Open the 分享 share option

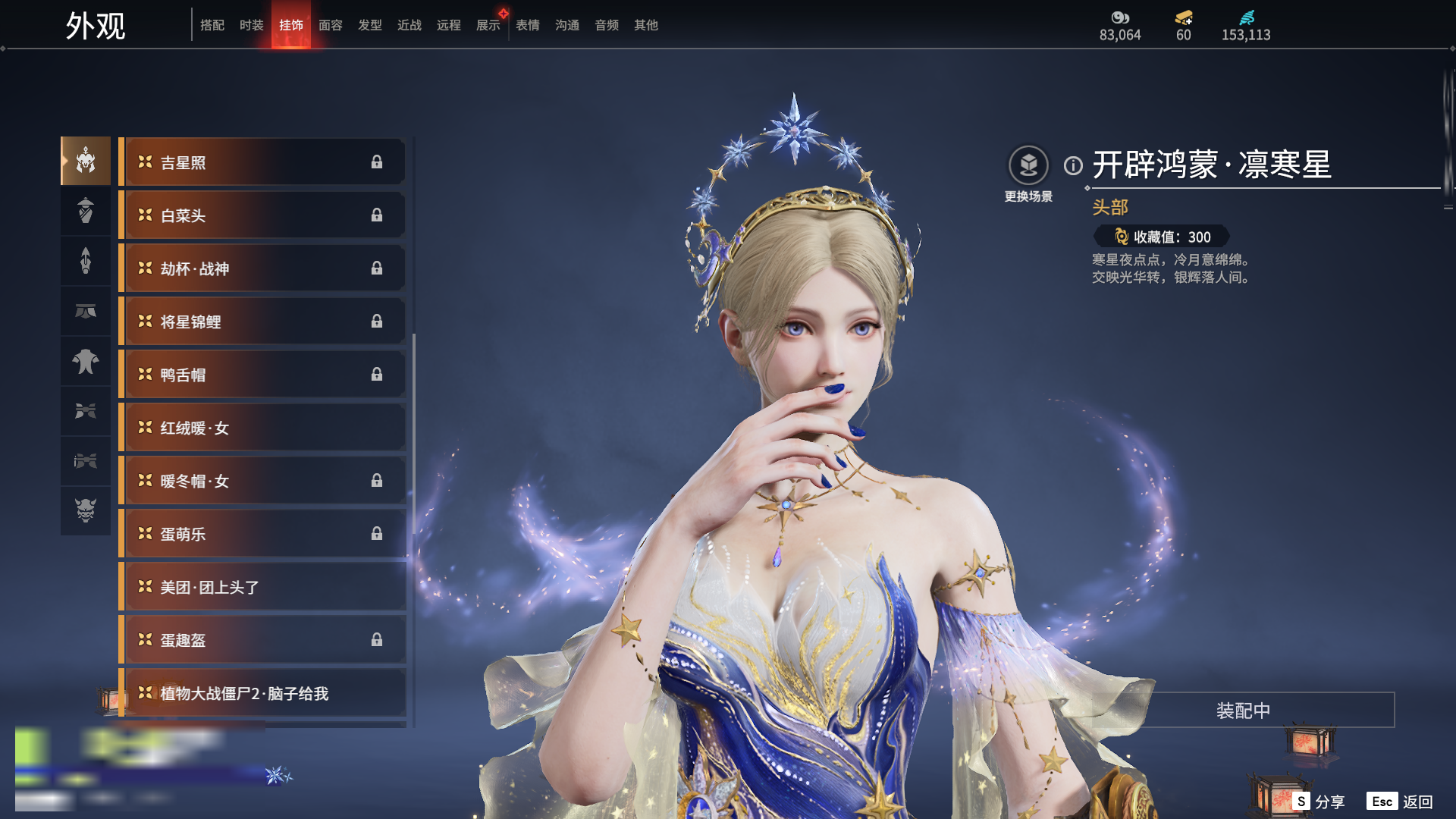(1319, 802)
